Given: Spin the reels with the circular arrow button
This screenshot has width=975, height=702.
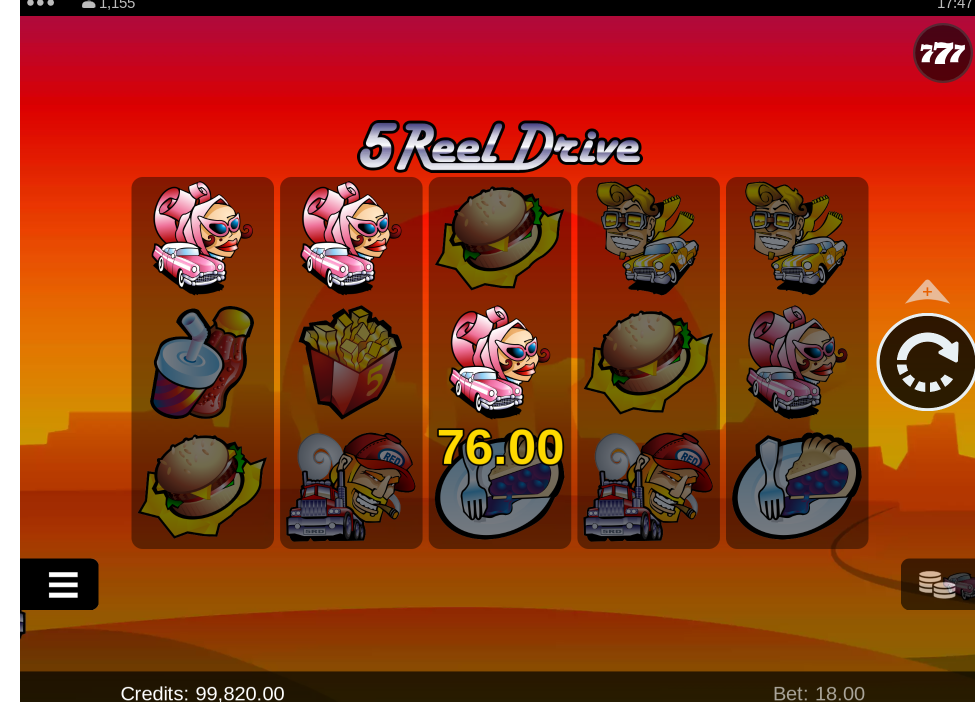Looking at the screenshot, I should [927, 362].
